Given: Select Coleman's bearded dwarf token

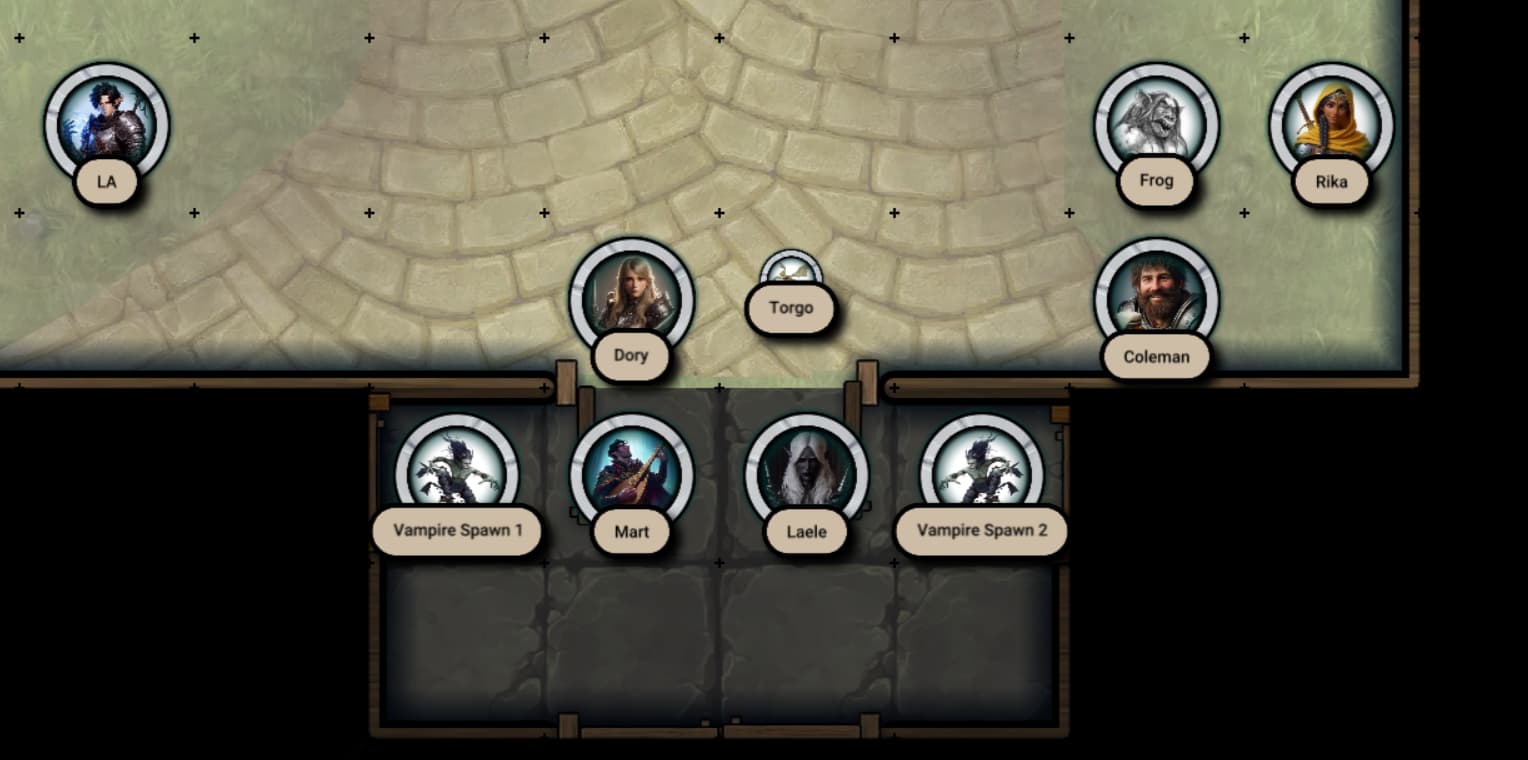Looking at the screenshot, I should coord(1156,298).
